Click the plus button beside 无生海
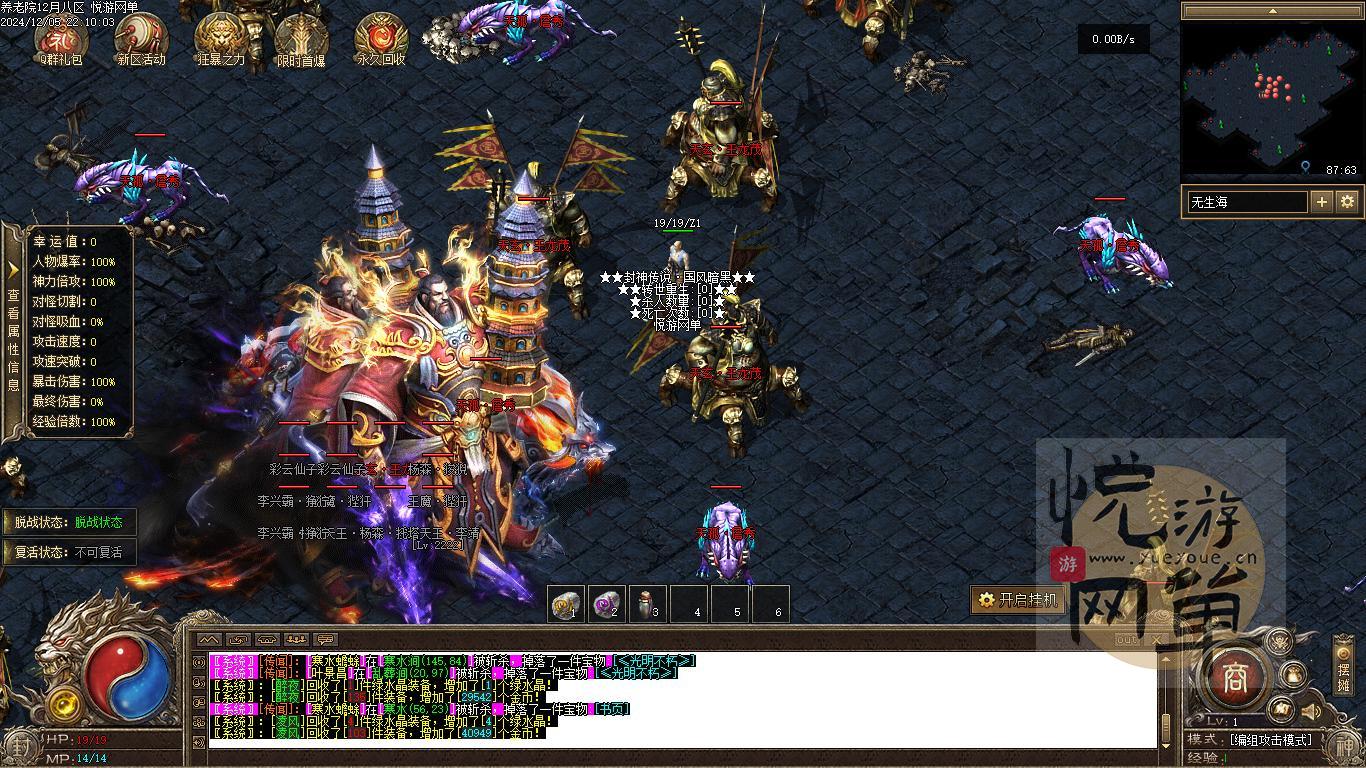Image resolution: width=1366 pixels, height=768 pixels. pos(1322,202)
